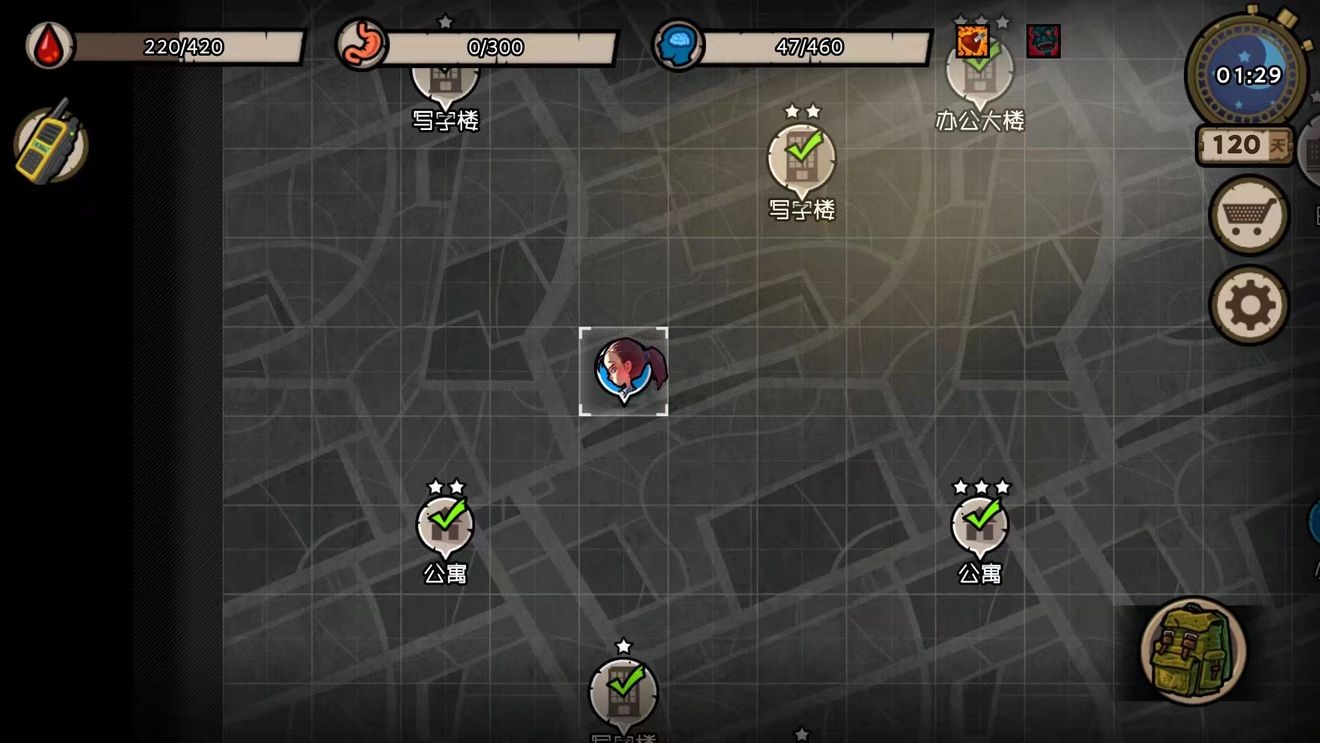1320x743 pixels.
Task: Choose the three-star 公寓 location marker
Action: pyautogui.click(x=980, y=526)
